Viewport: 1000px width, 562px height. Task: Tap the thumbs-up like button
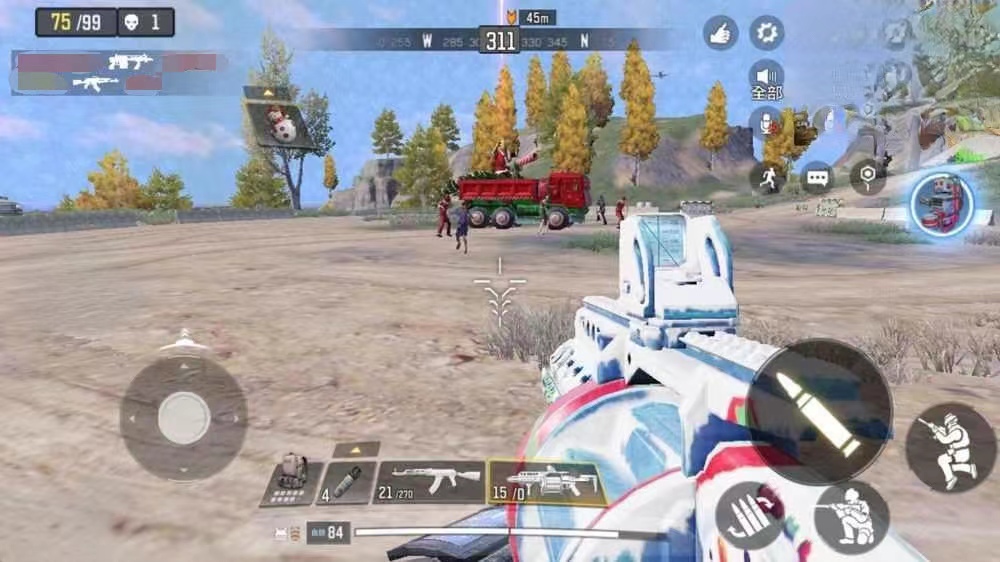click(x=720, y=33)
